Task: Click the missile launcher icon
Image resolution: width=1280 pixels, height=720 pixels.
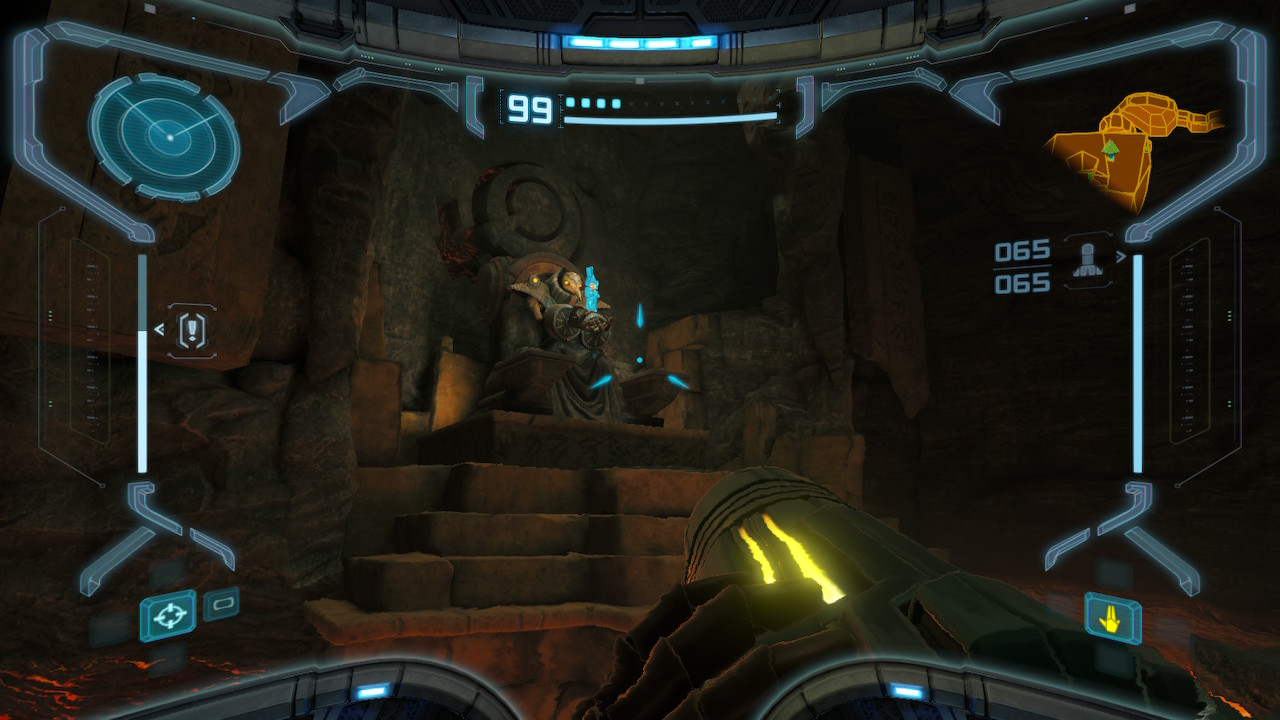Action: click(x=1087, y=261)
